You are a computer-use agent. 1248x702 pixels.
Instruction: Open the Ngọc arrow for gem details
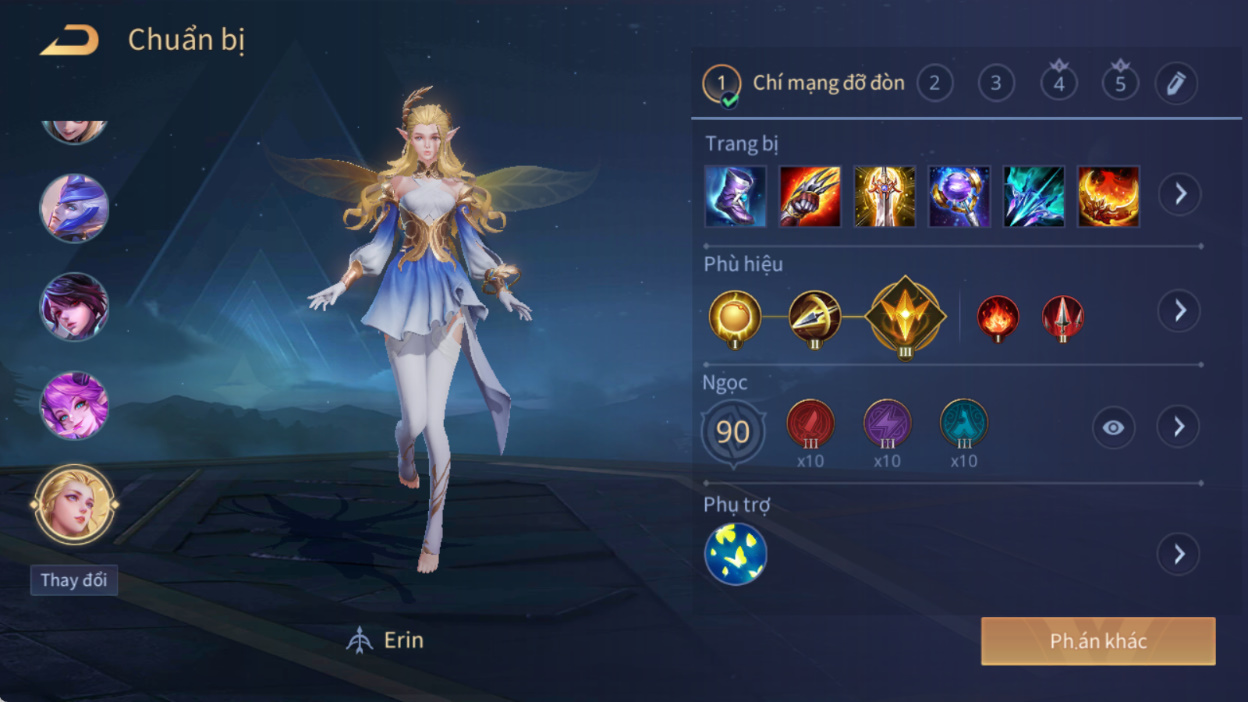coord(1179,427)
